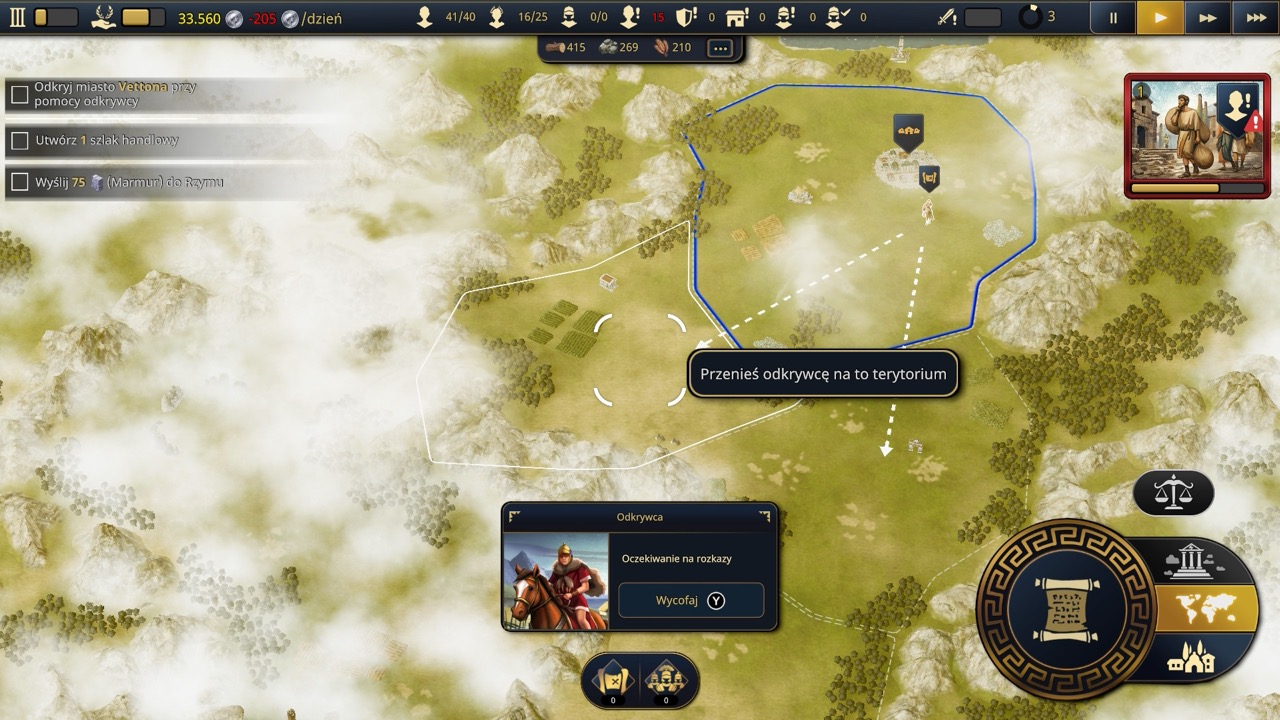1280x720 pixels.
Task: Switch to the temple tab
Action: (x=1190, y=562)
